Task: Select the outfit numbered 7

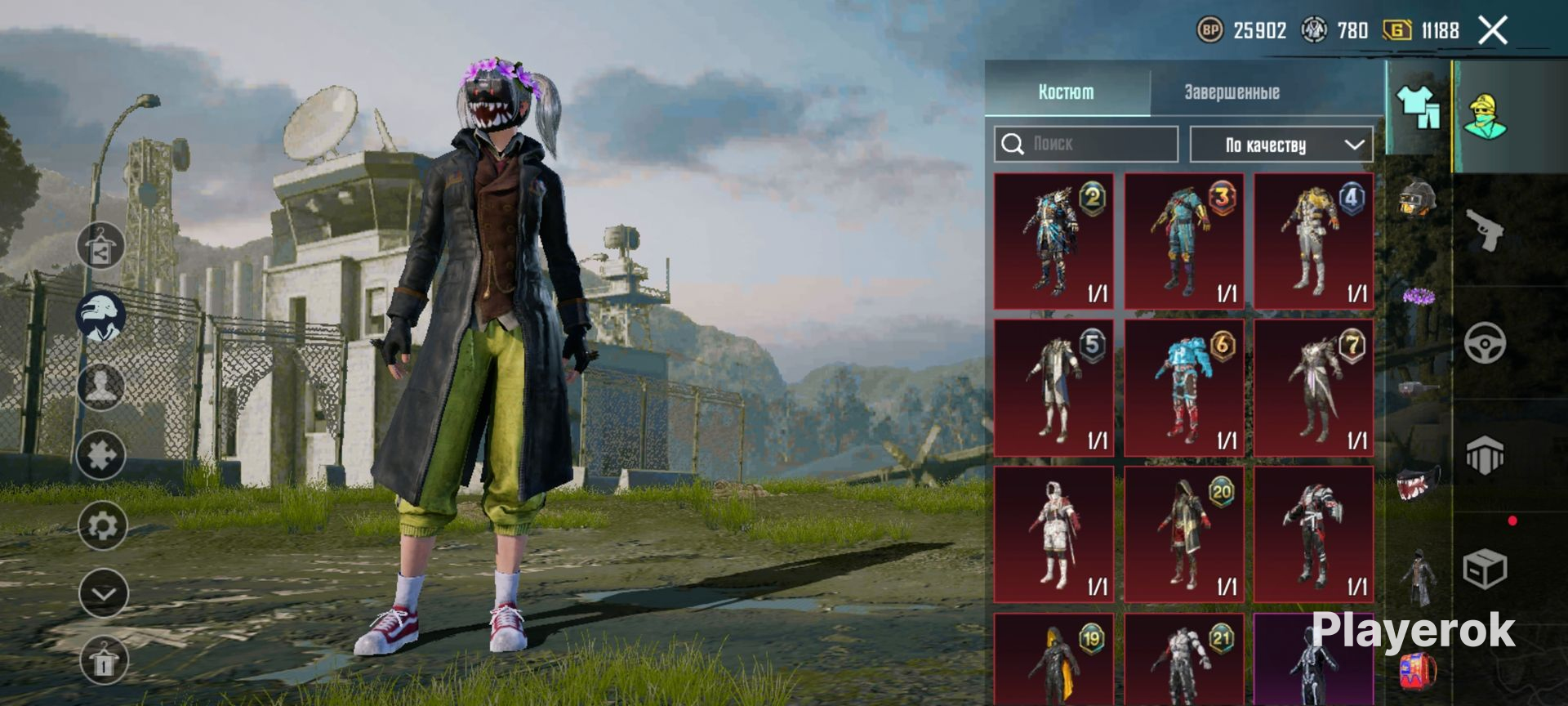Action: 1313,388
